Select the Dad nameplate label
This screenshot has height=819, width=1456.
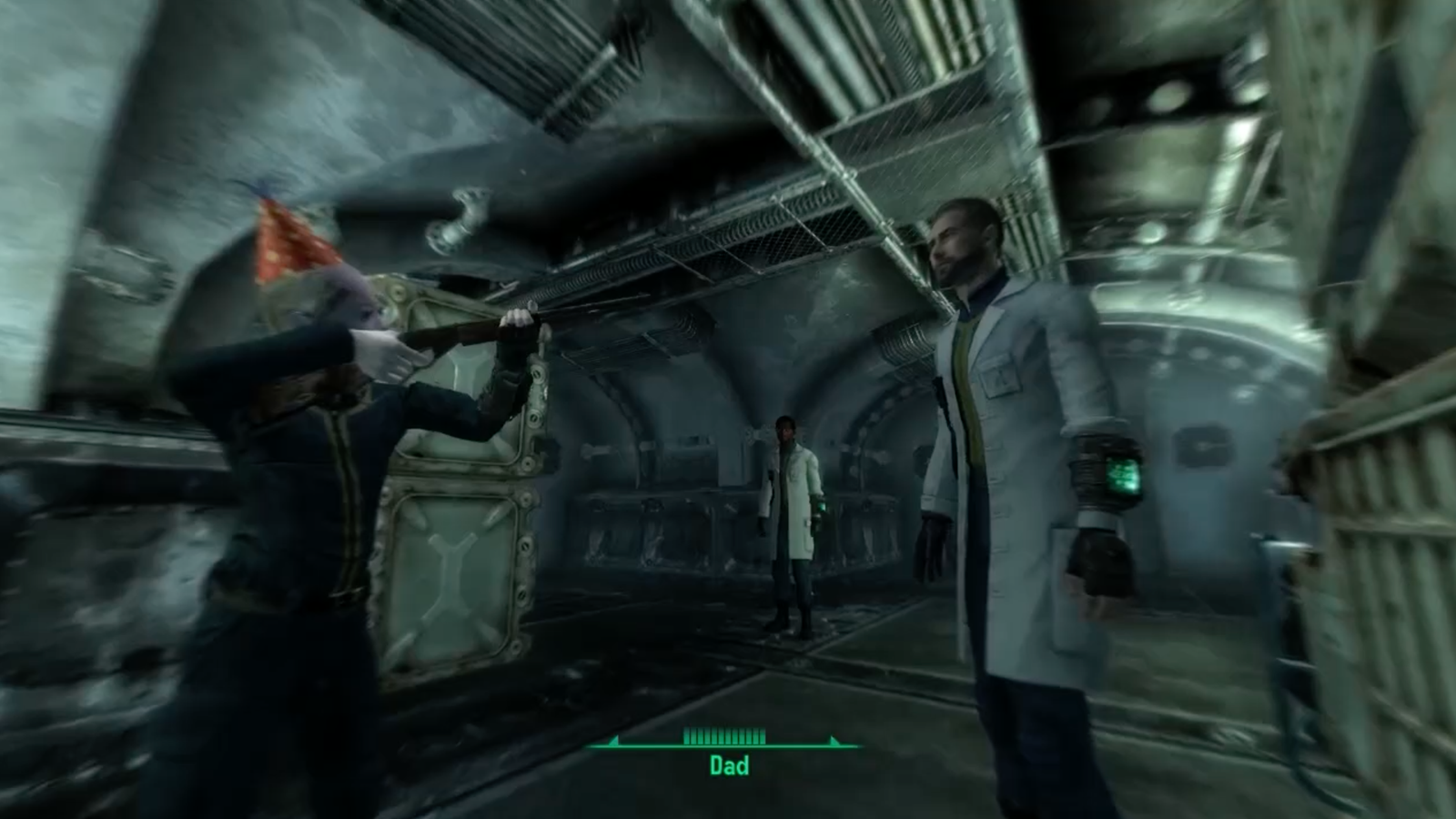pyautogui.click(x=728, y=767)
